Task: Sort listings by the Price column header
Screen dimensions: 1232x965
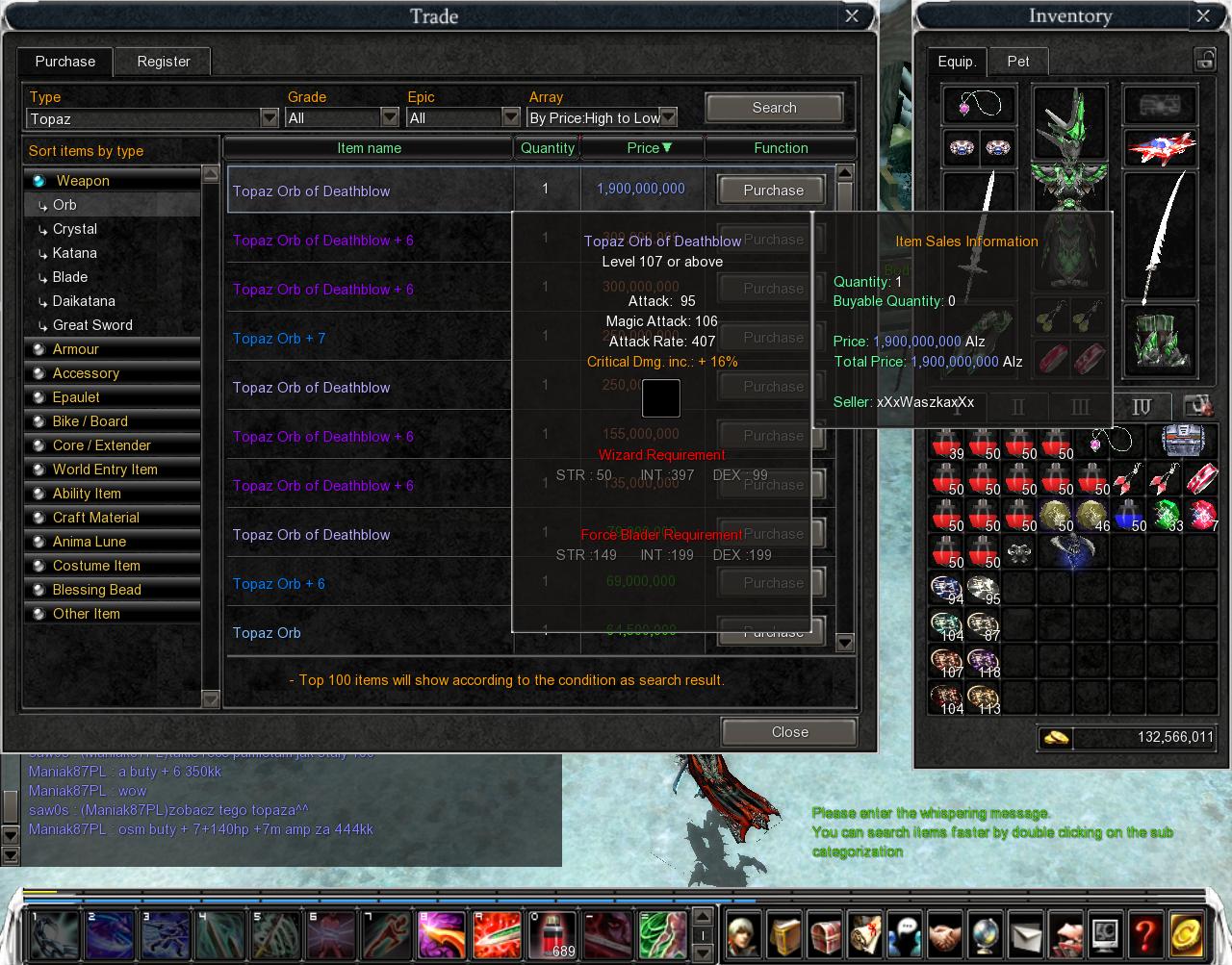Action: [x=643, y=148]
